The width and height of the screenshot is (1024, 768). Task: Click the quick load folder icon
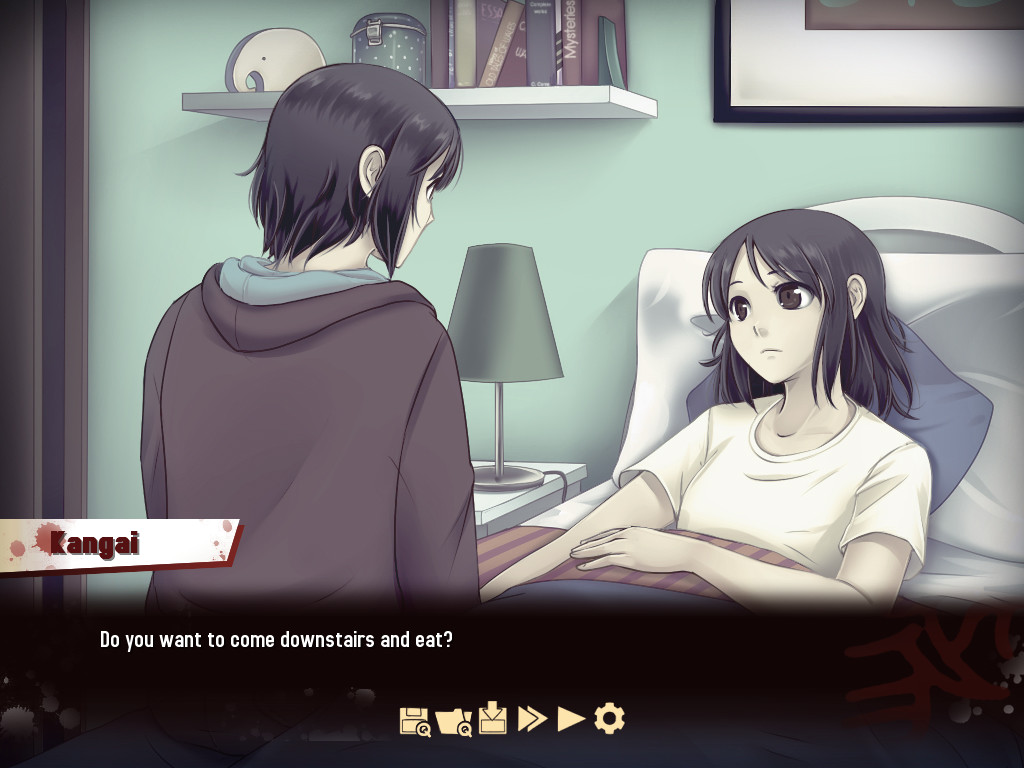point(453,719)
